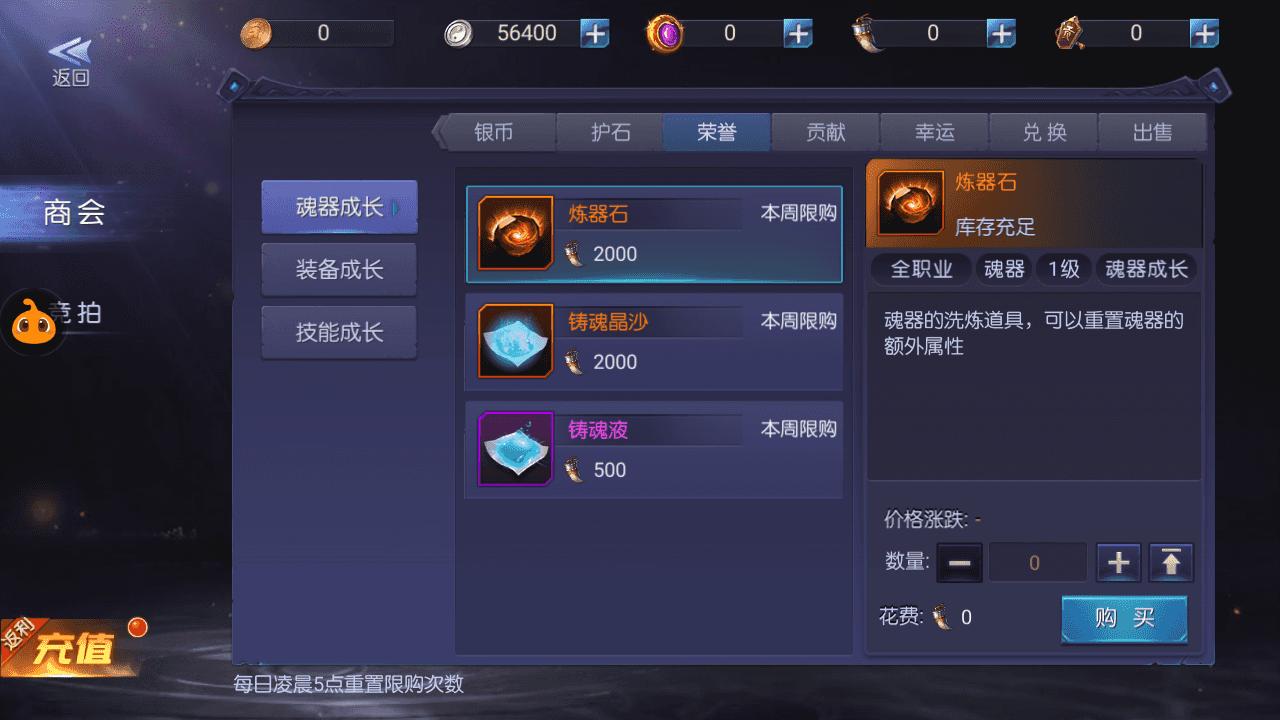Image resolution: width=1280 pixels, height=720 pixels.
Task: Click the orange mascot icon beside 竞拍
Action: click(x=33, y=322)
